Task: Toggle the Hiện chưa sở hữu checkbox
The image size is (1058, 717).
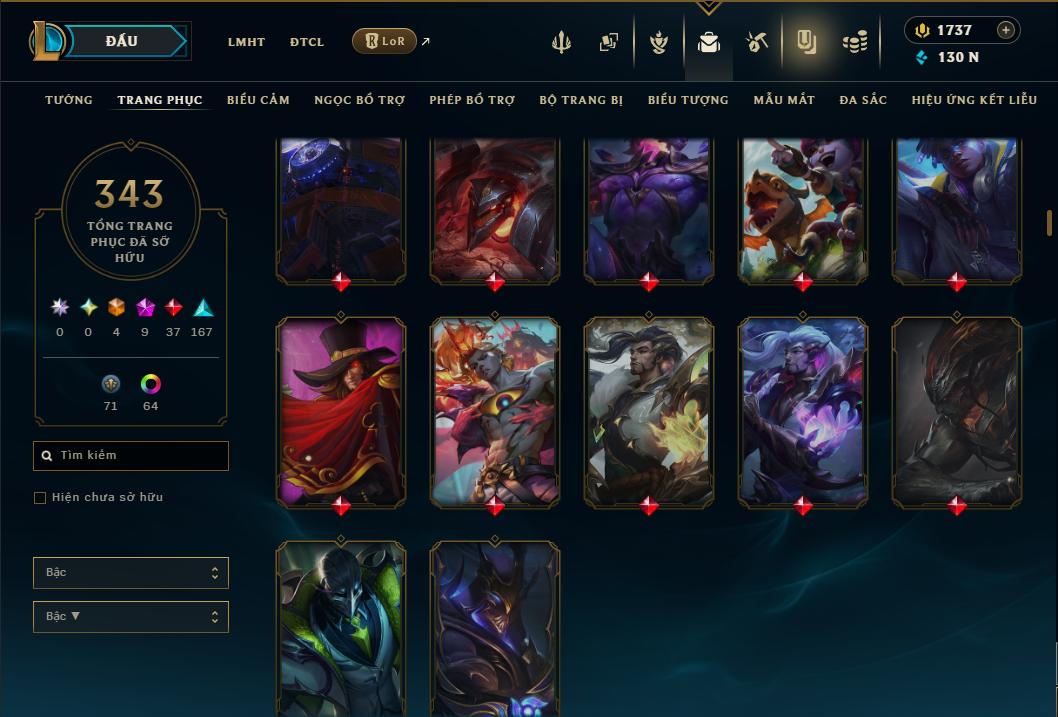Action: [40, 498]
